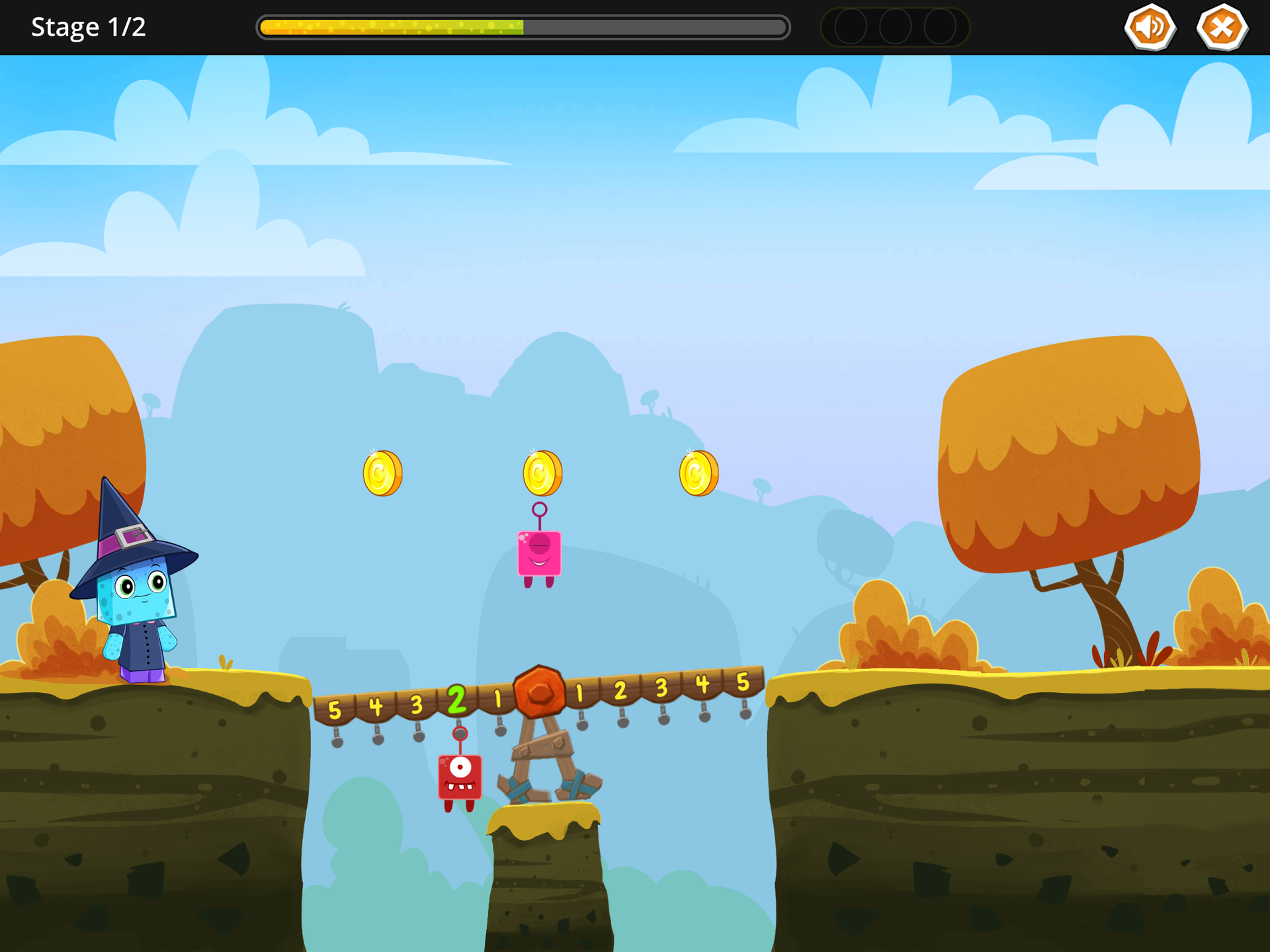Image resolution: width=1270 pixels, height=952 pixels.
Task: Select the pink hanging monster weight
Action: tap(539, 553)
